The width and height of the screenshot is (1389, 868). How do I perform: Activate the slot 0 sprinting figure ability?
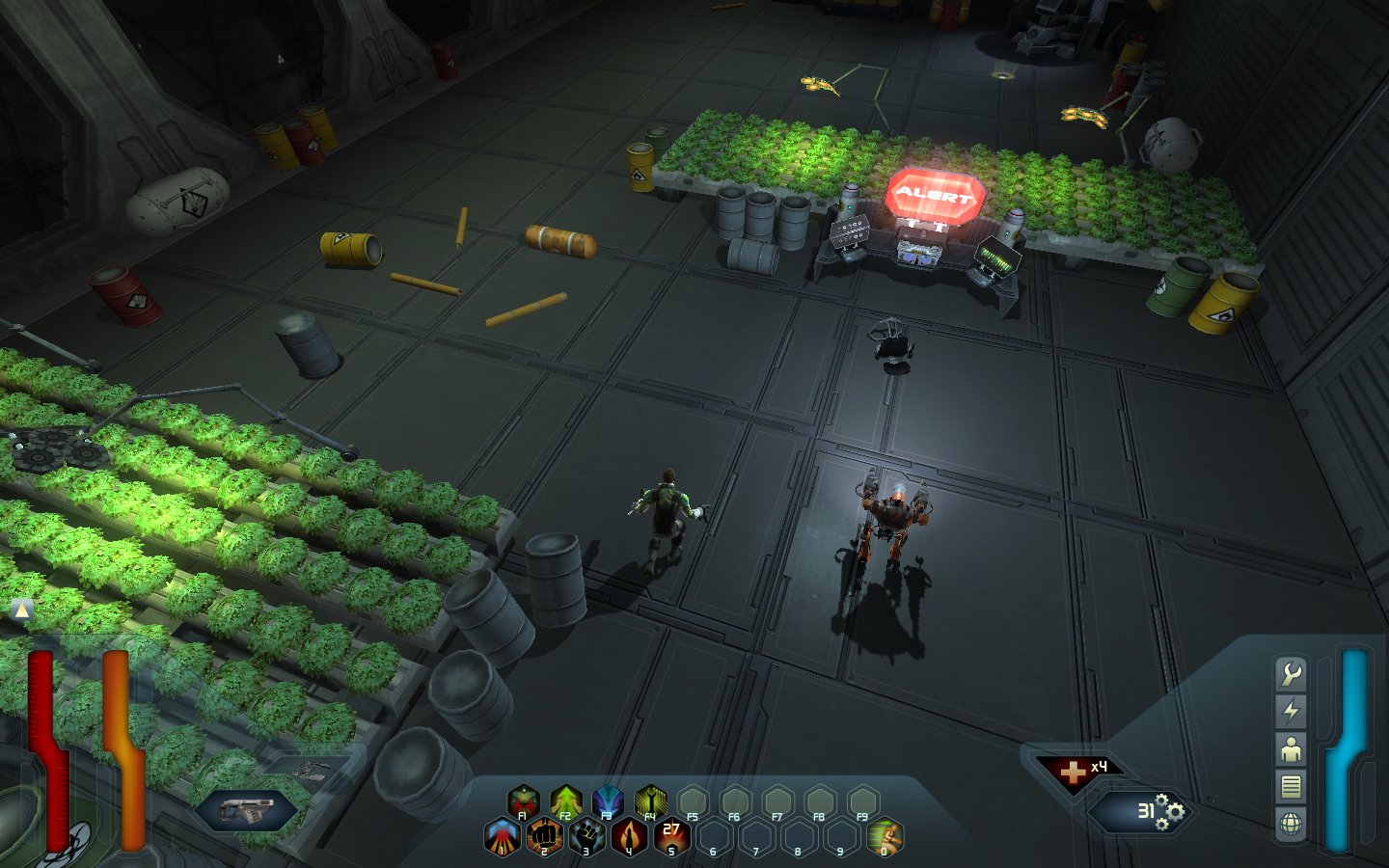(x=885, y=836)
